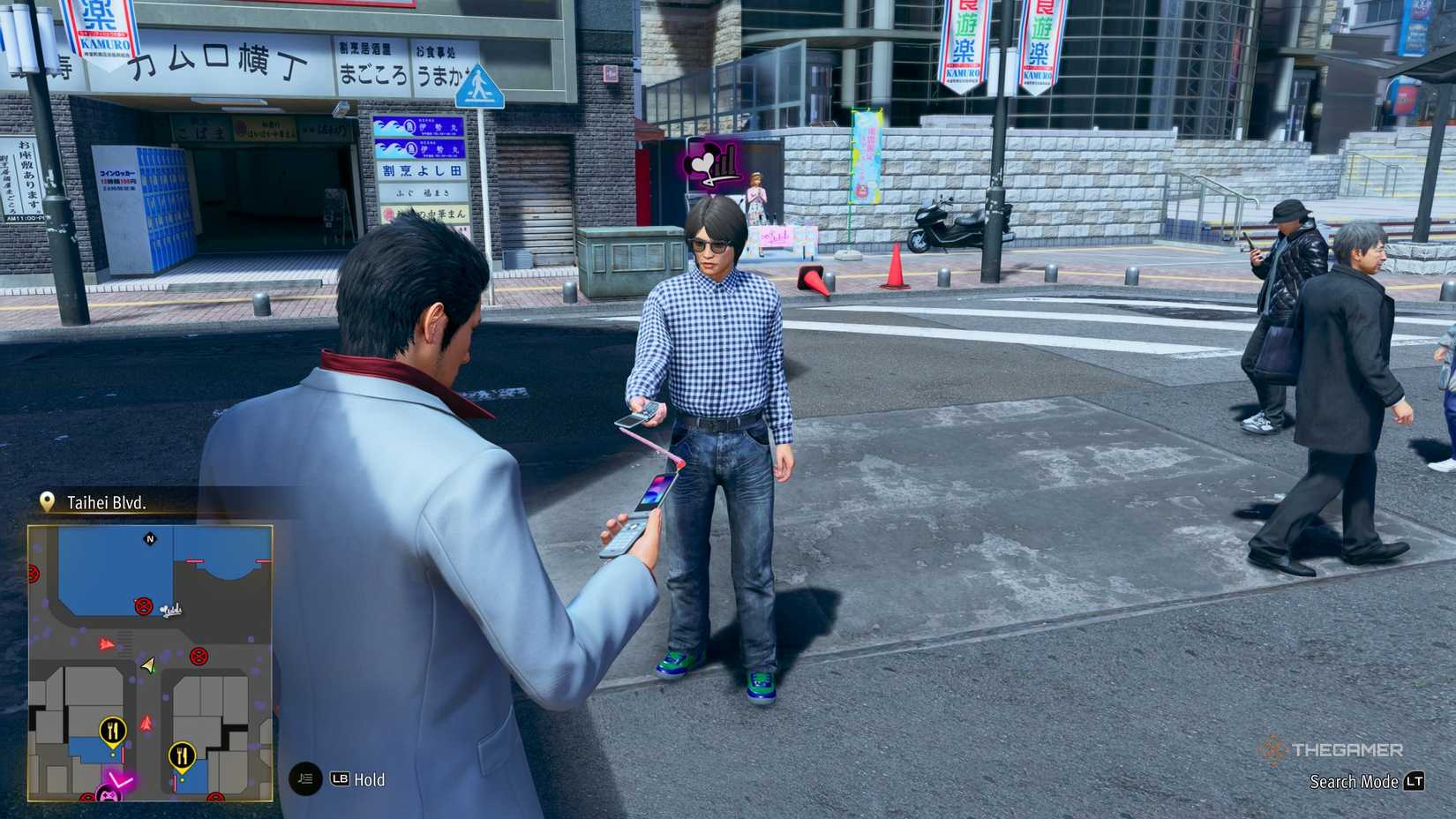
Task: Click the white scribble marker near the water
Action: tap(172, 609)
